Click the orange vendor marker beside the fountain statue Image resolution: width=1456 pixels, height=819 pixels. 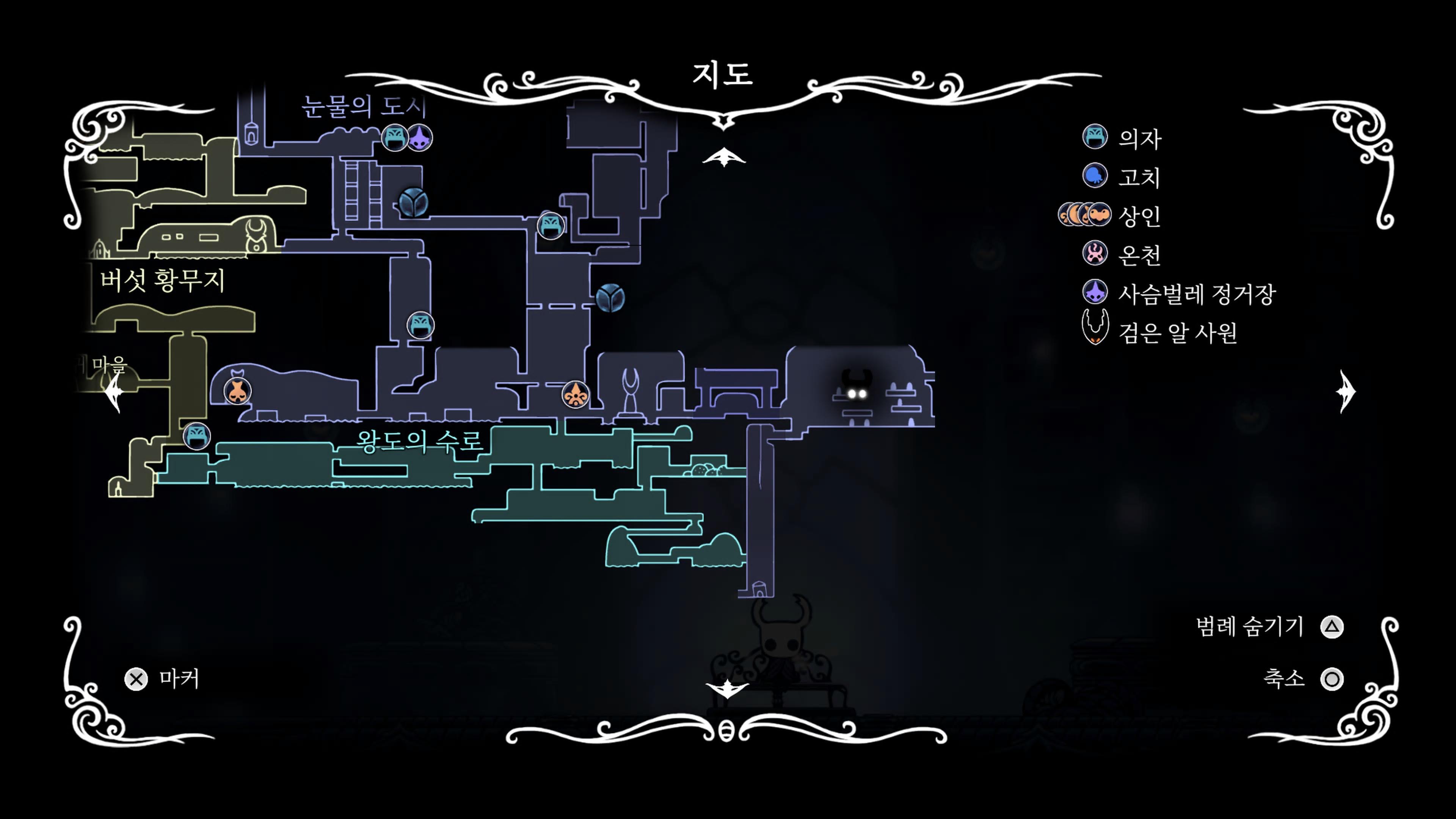[576, 394]
